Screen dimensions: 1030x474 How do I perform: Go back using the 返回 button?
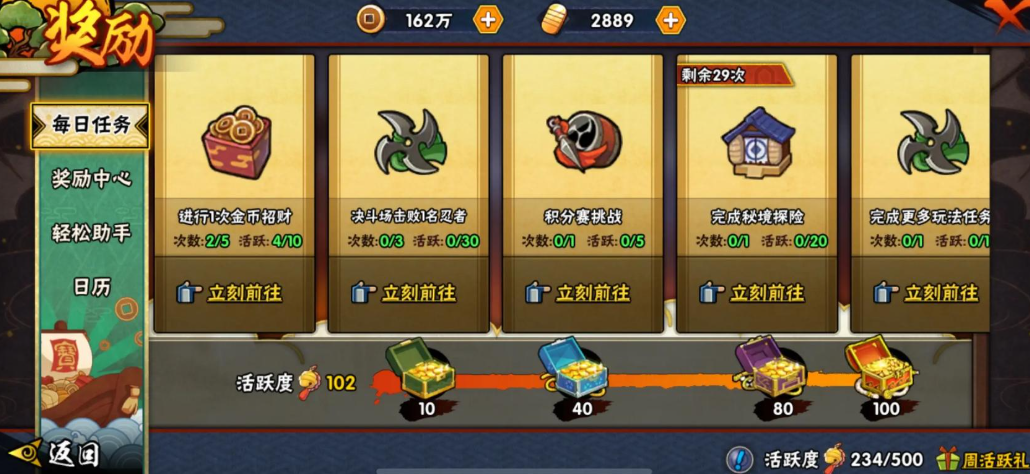pos(60,455)
